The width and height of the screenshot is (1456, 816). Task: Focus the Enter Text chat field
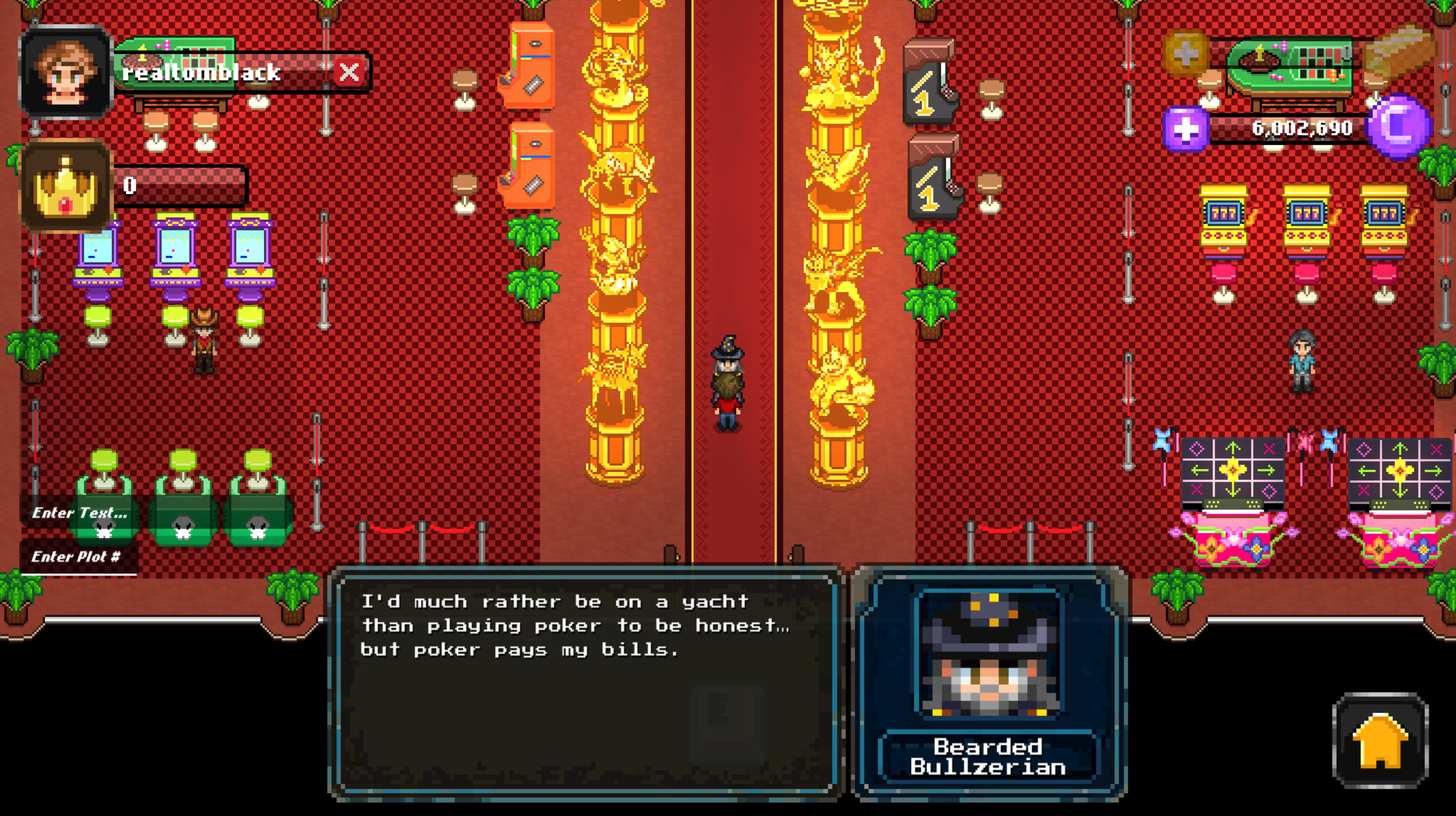point(80,513)
